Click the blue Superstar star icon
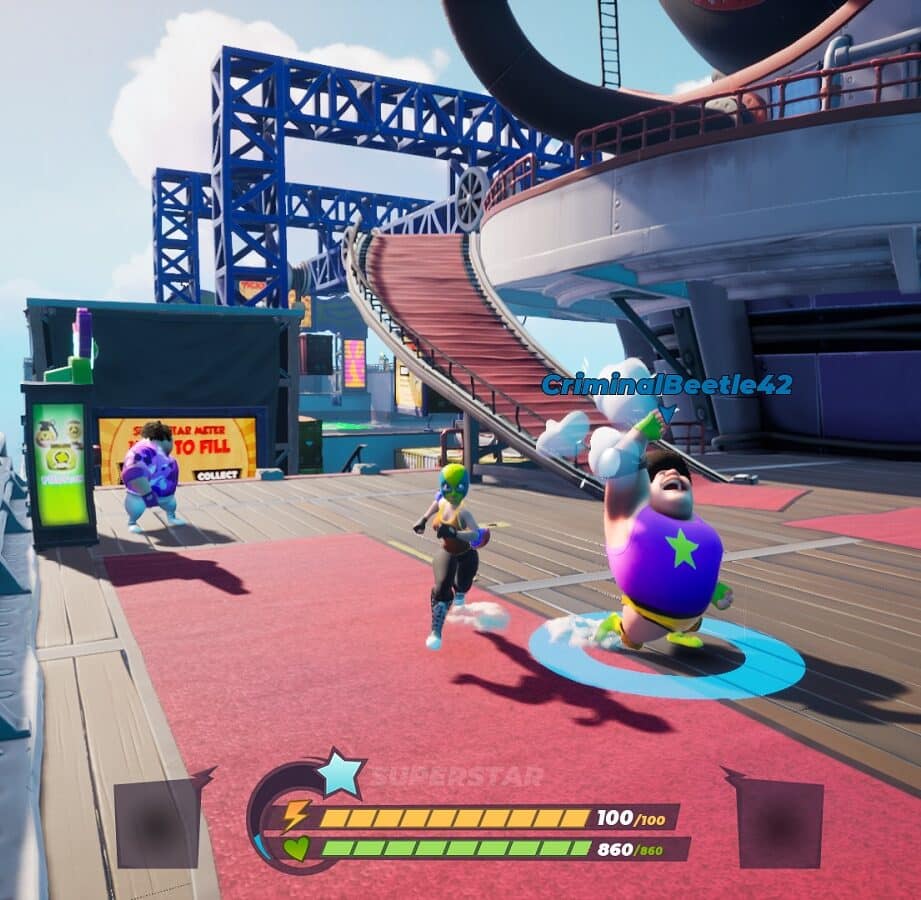Screen dimensions: 921x900 click(339, 773)
